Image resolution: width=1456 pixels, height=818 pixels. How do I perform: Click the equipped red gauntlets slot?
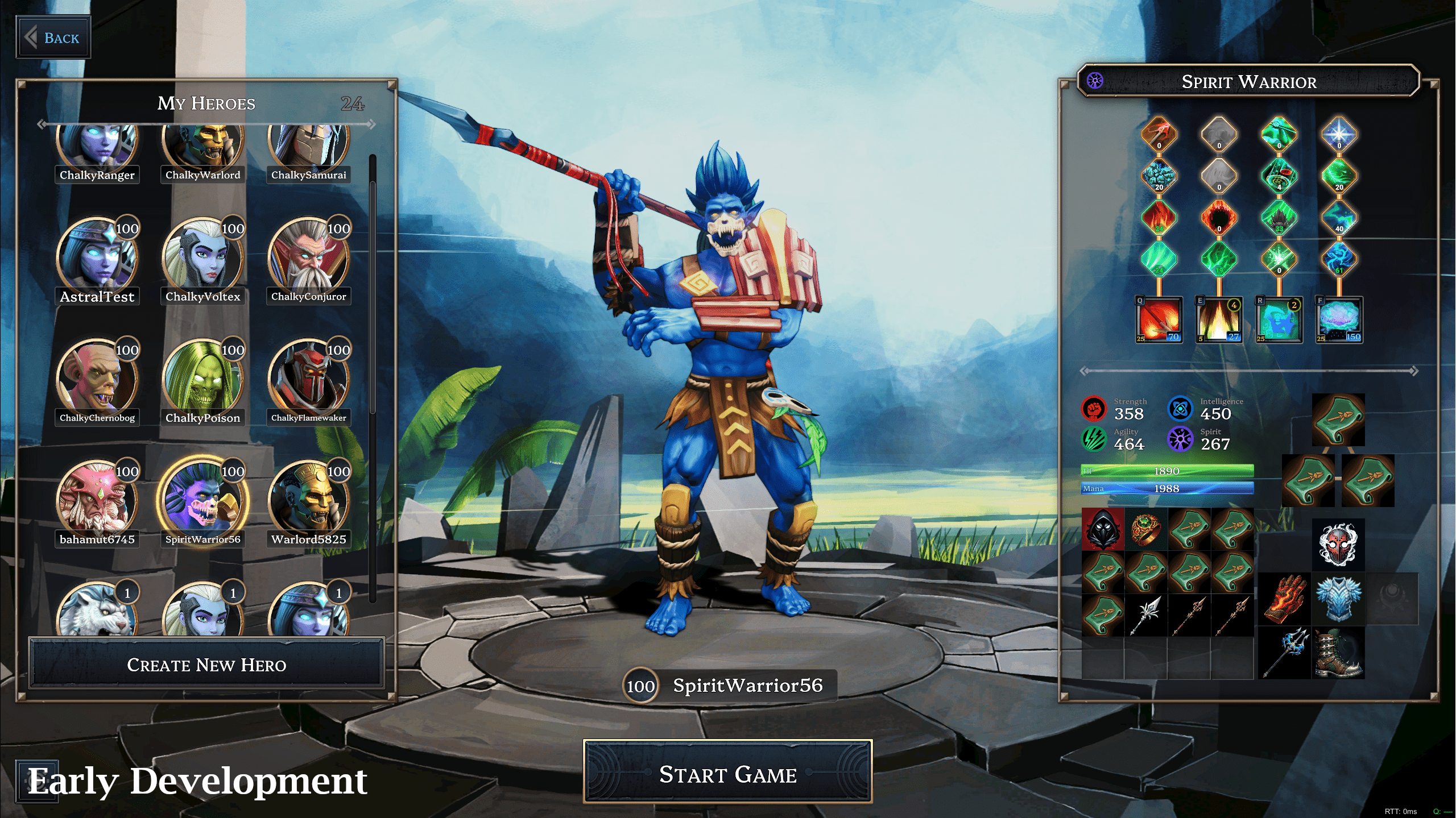[x=1284, y=599]
